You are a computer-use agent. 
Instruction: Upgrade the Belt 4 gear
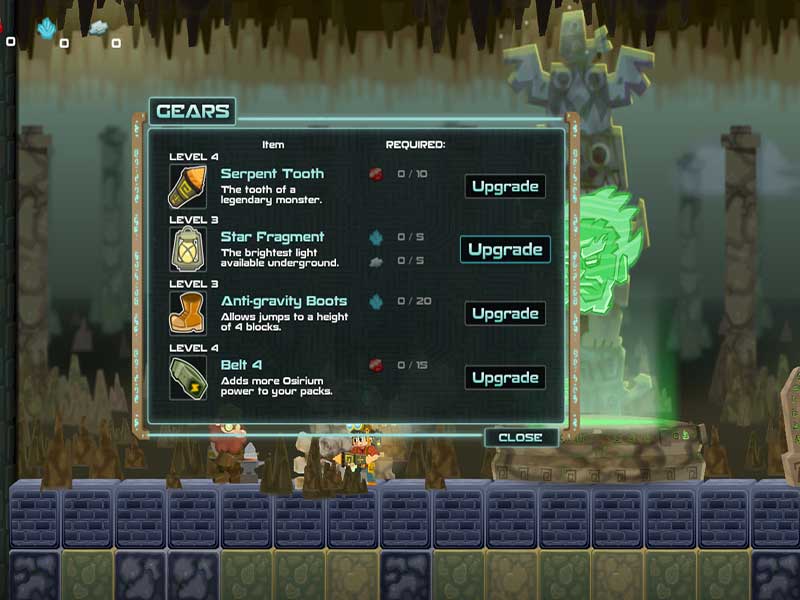click(x=505, y=378)
